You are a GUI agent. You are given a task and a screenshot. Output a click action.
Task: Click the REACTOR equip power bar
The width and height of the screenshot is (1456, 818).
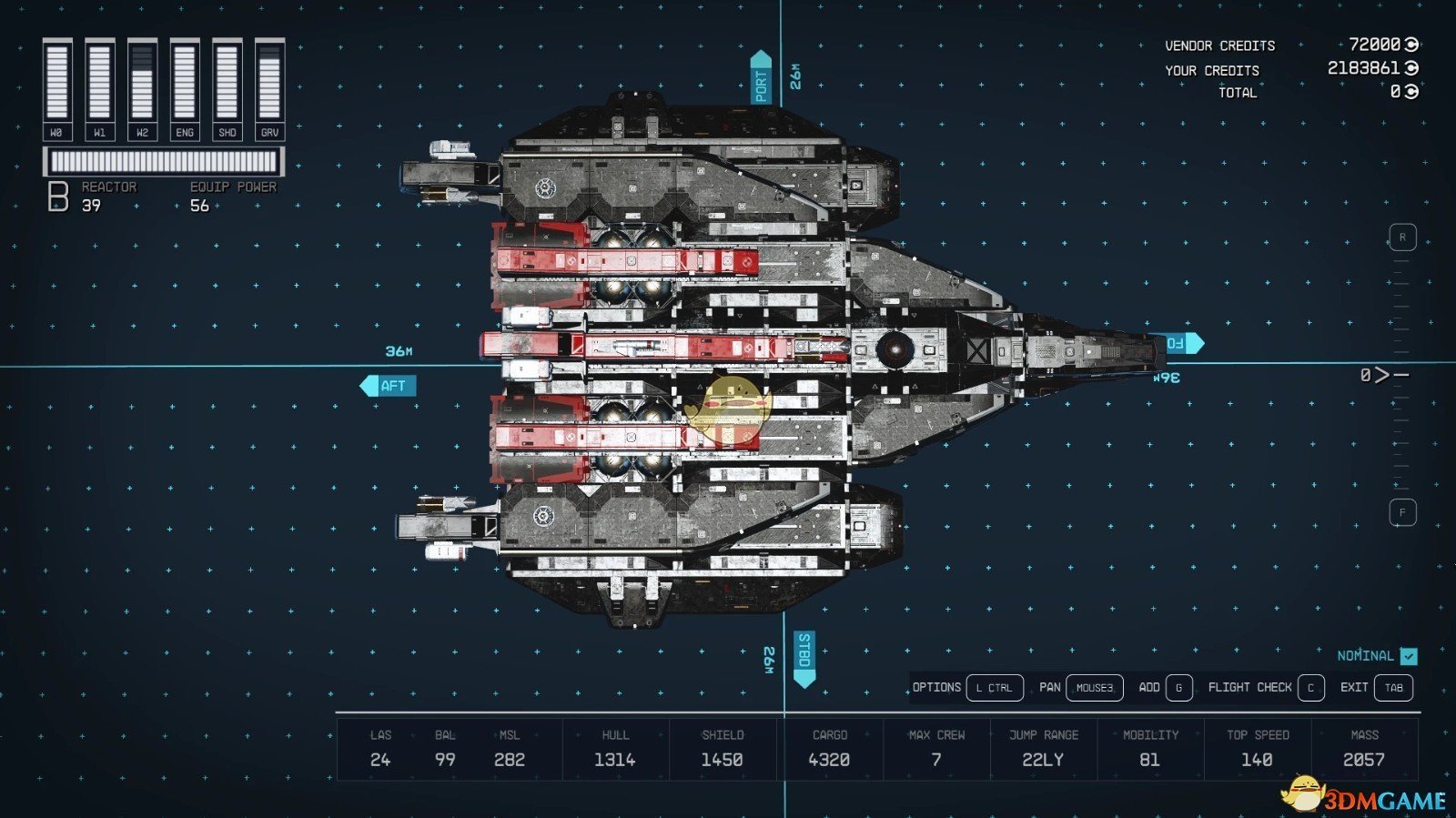164,160
